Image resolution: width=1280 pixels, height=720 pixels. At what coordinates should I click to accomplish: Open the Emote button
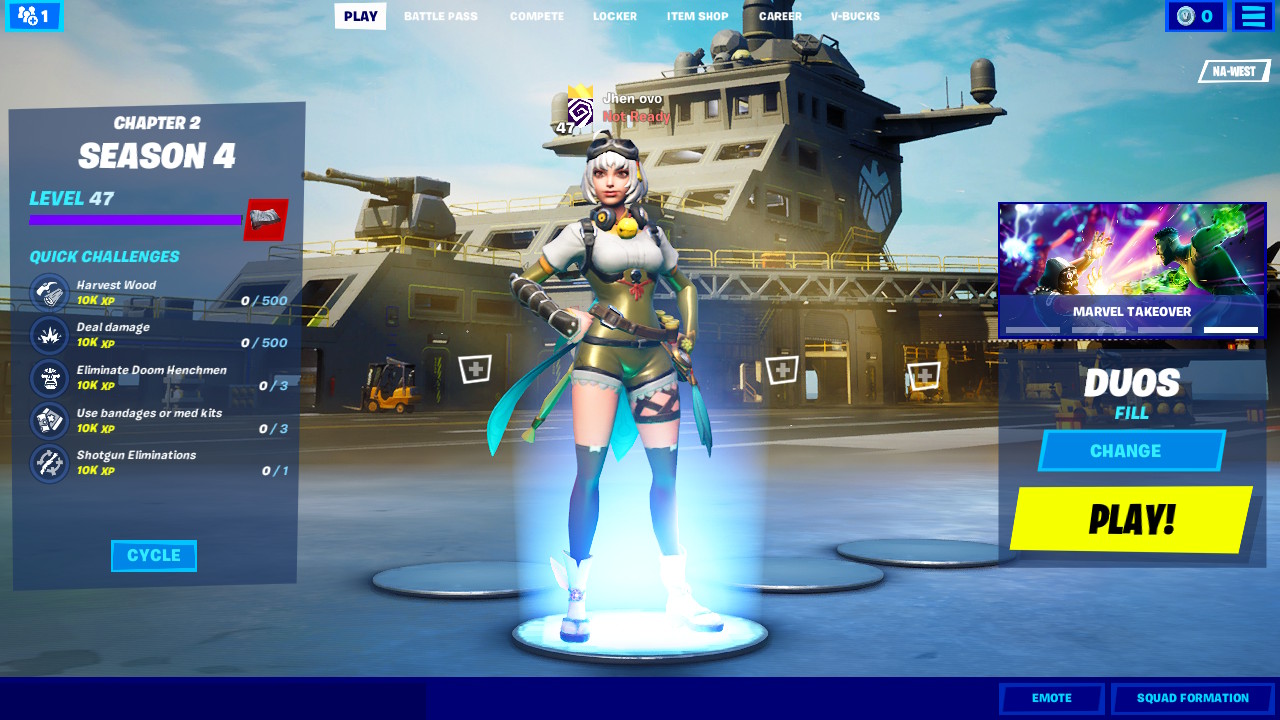[x=1051, y=698]
